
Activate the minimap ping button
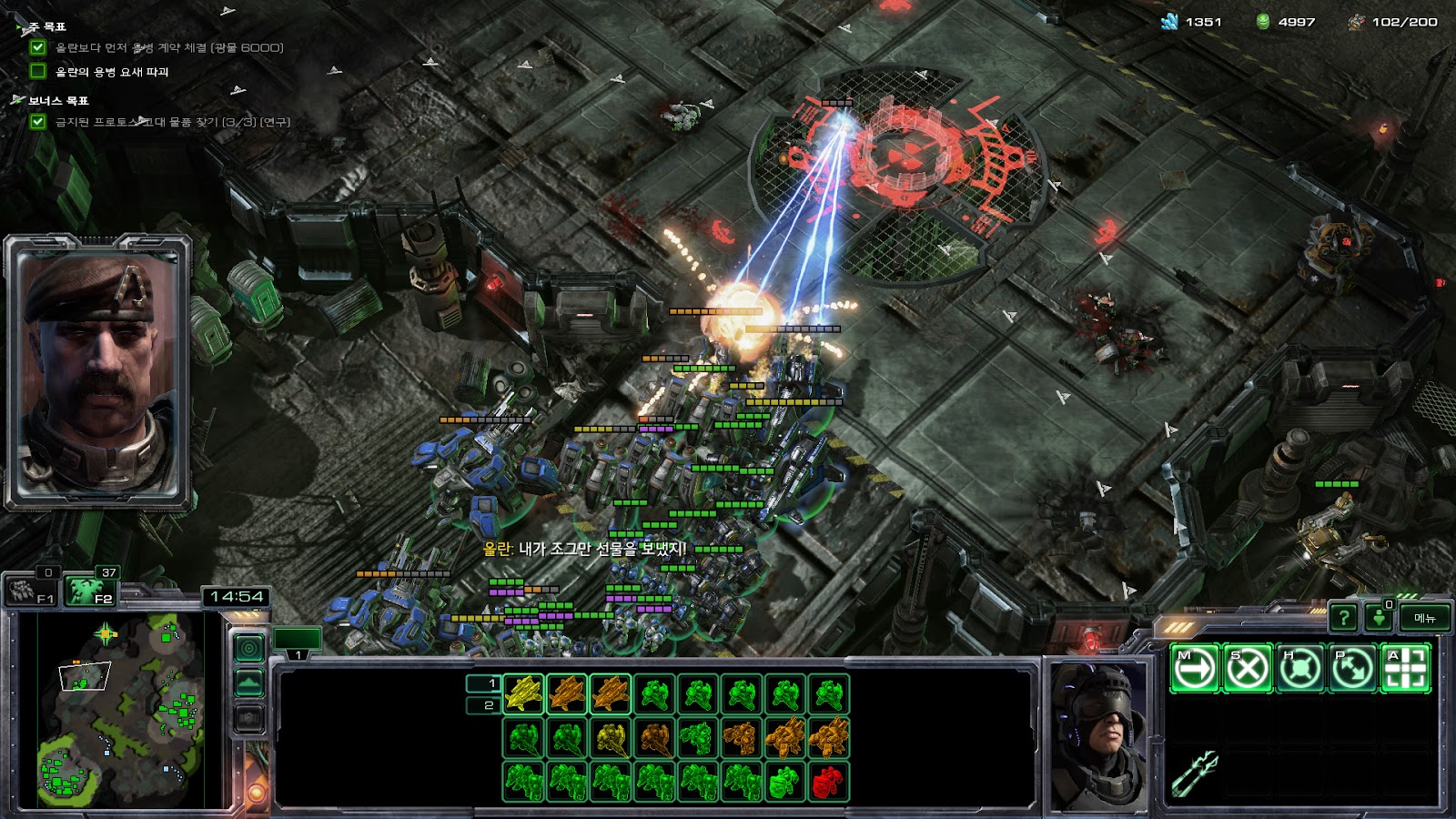point(249,648)
